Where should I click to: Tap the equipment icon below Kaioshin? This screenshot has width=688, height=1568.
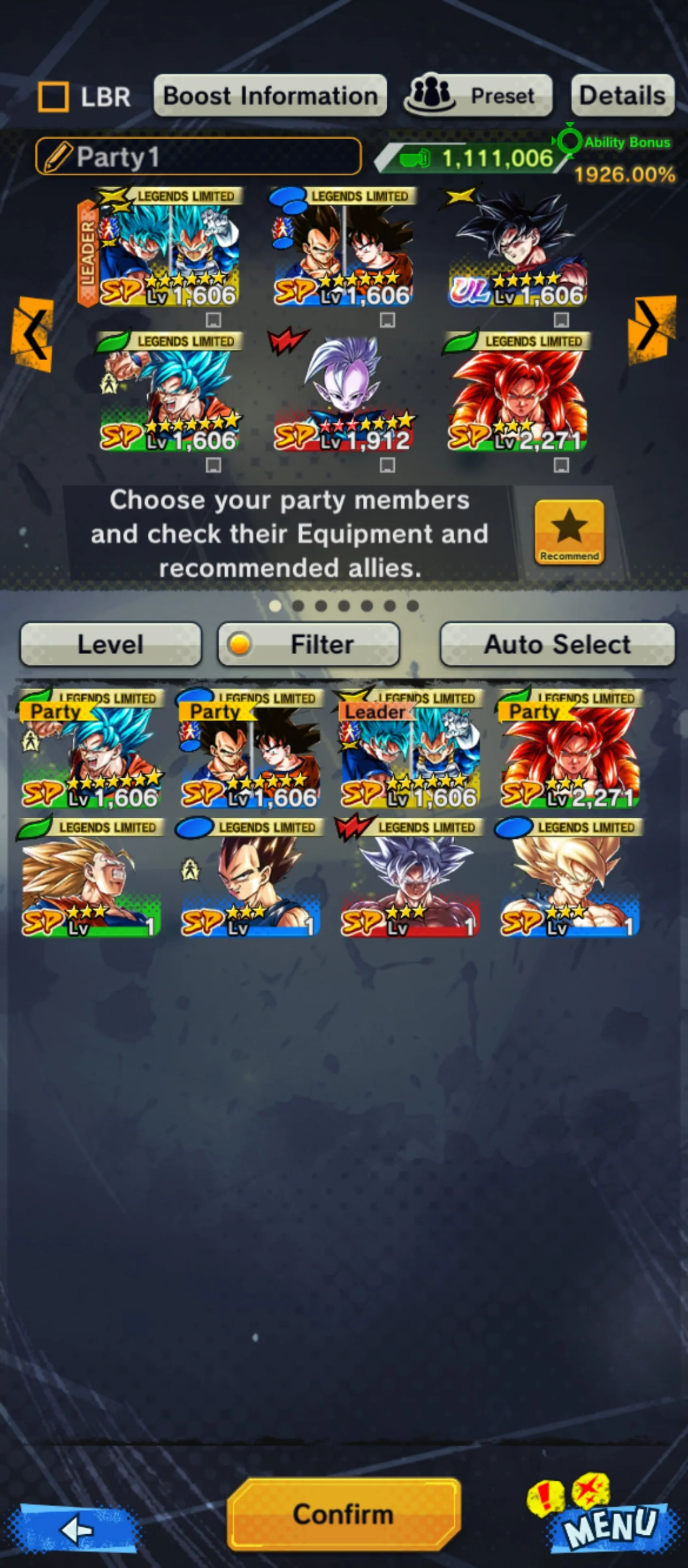[387, 464]
